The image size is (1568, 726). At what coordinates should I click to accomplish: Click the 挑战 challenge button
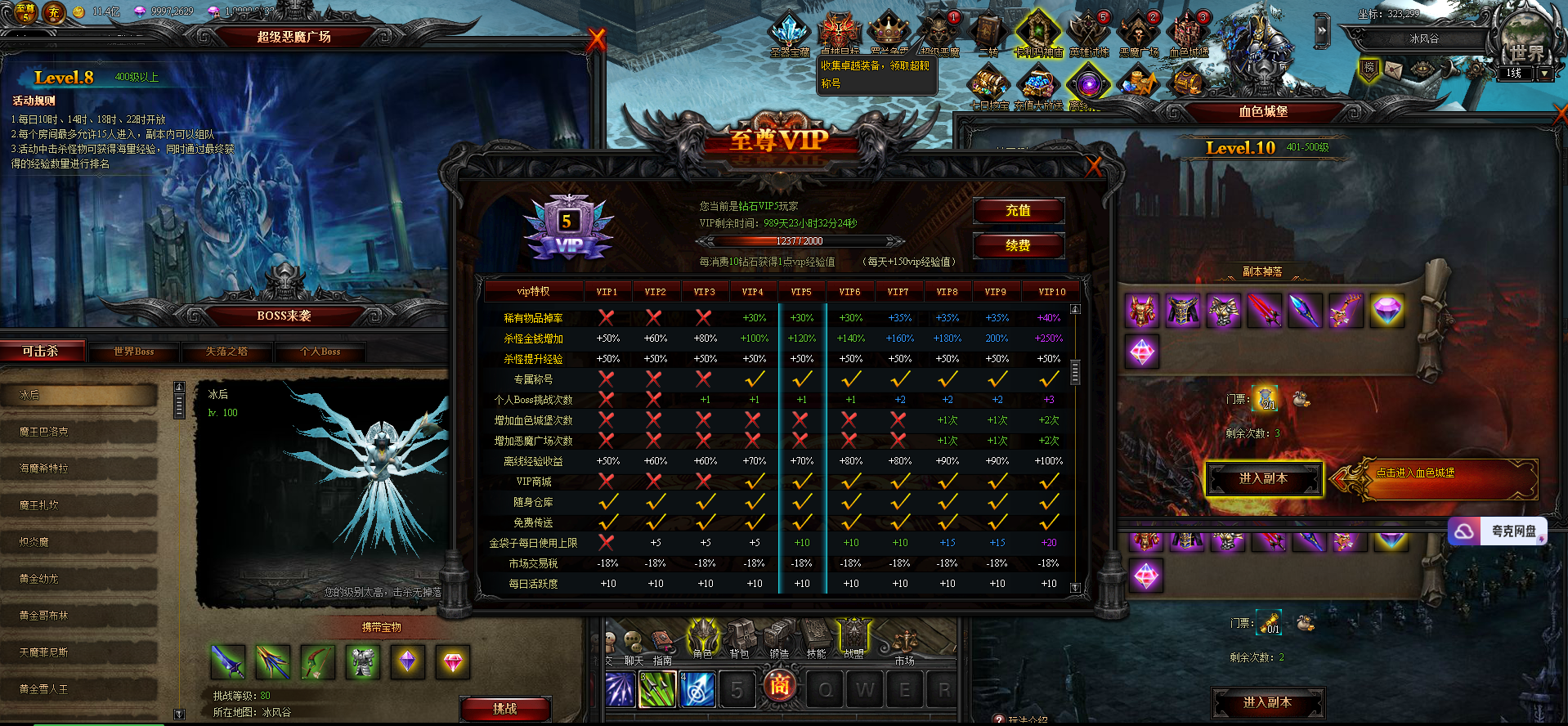tap(504, 709)
